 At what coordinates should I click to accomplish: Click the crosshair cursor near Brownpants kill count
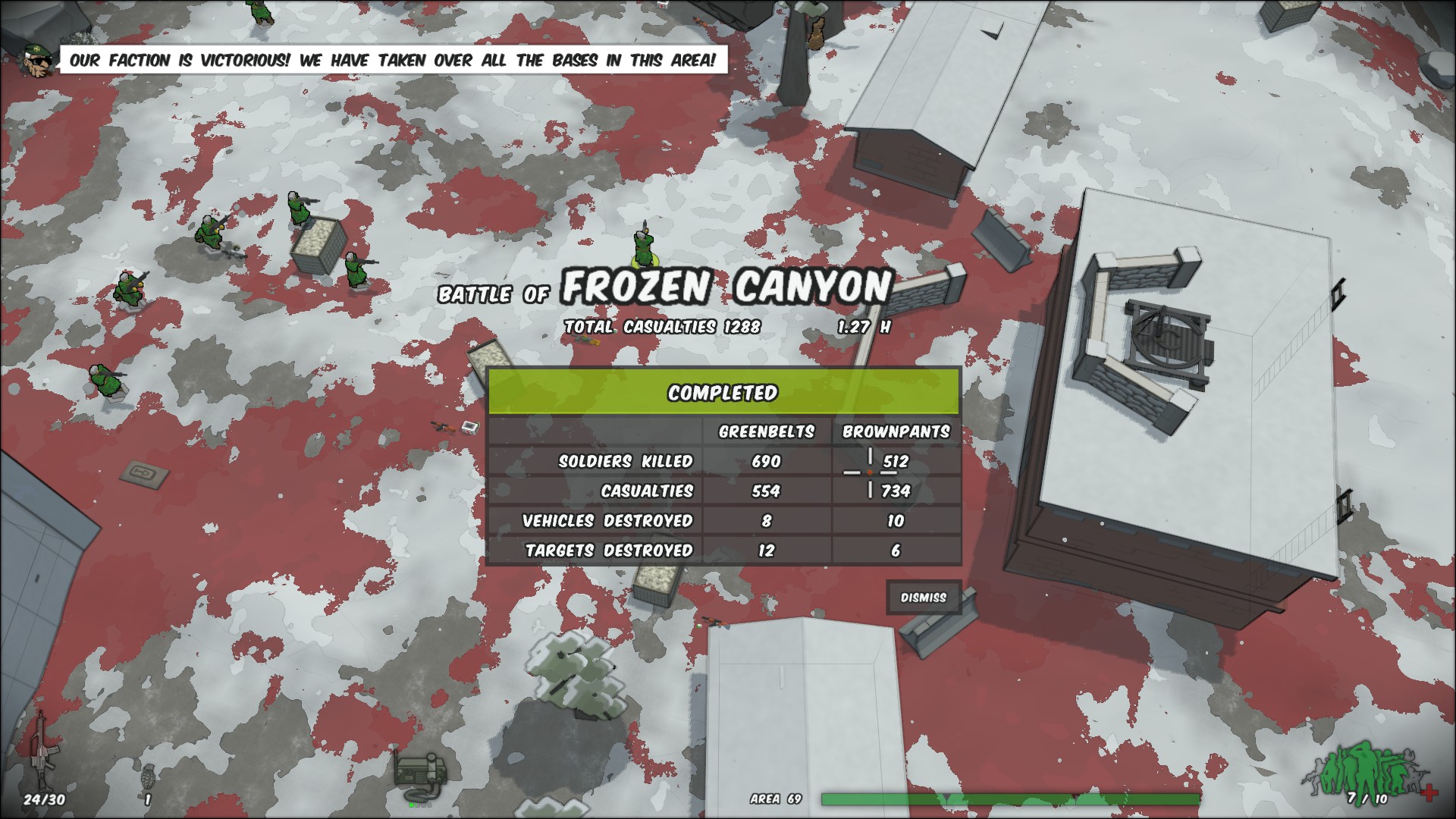pos(871,470)
